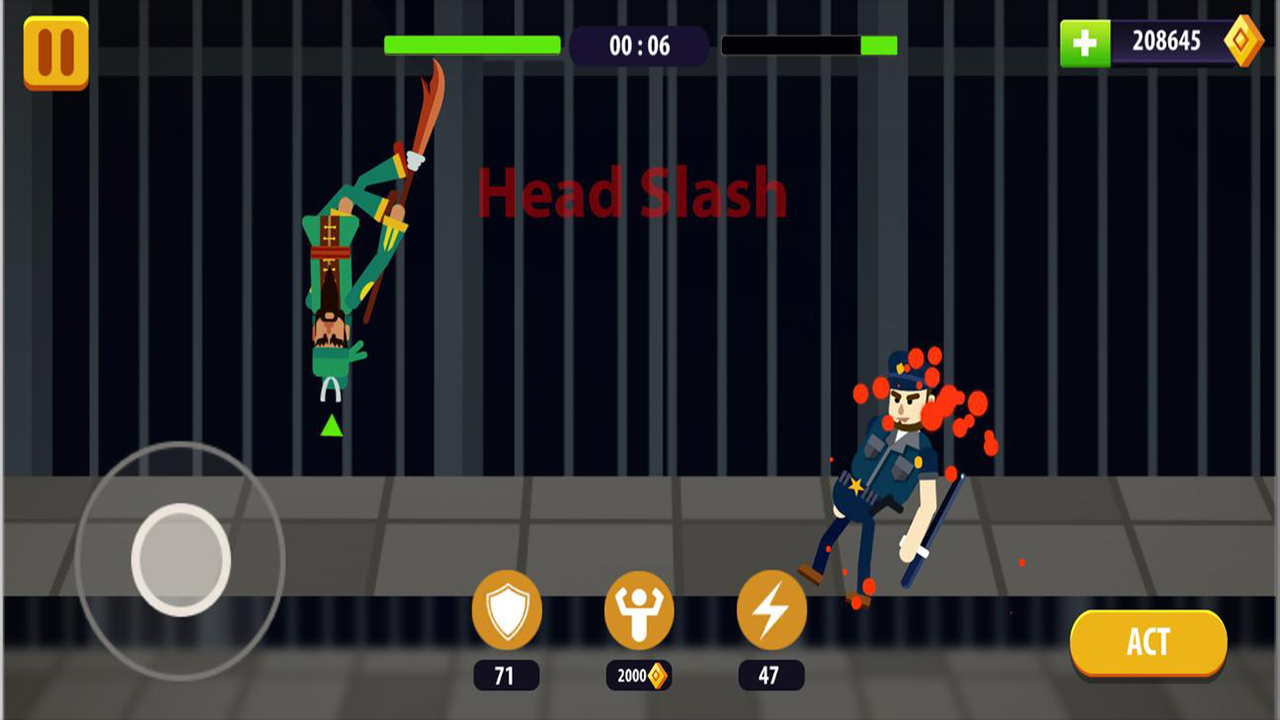The image size is (1280, 720).
Task: Click the Head Slash announcement text
Action: (633, 195)
